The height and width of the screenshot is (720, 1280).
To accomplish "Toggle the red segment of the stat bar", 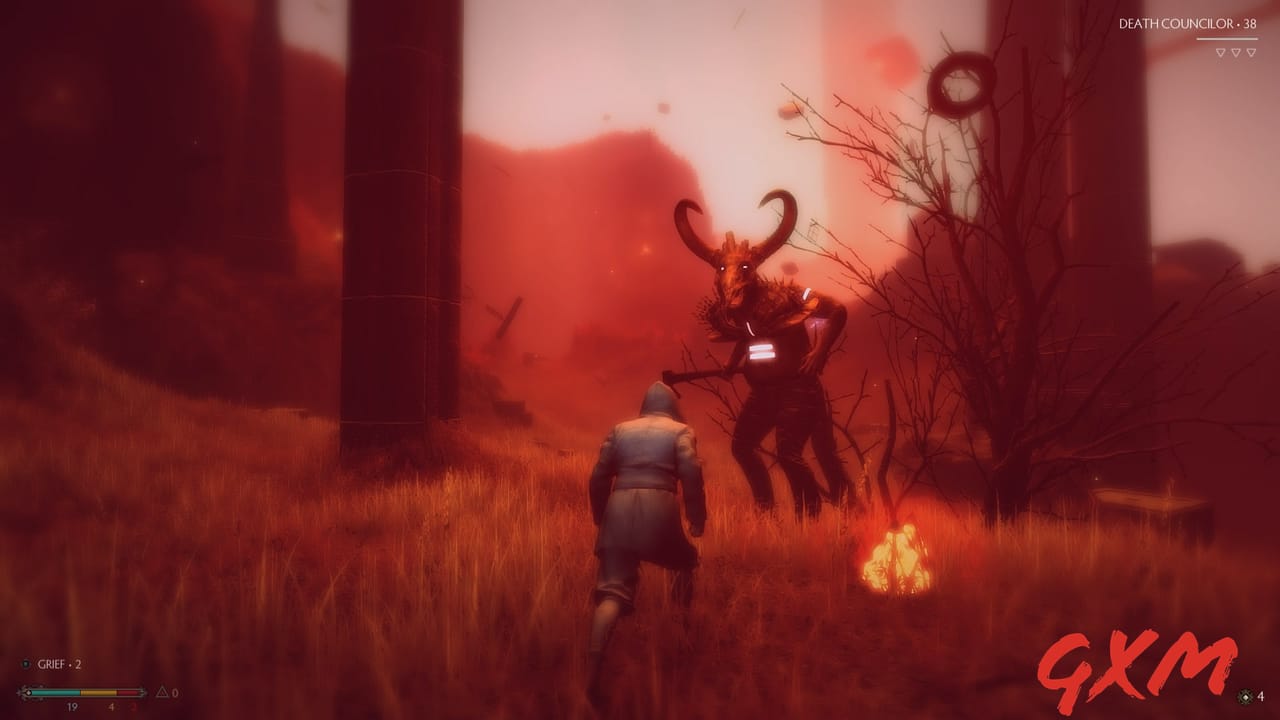I will click(x=126, y=692).
